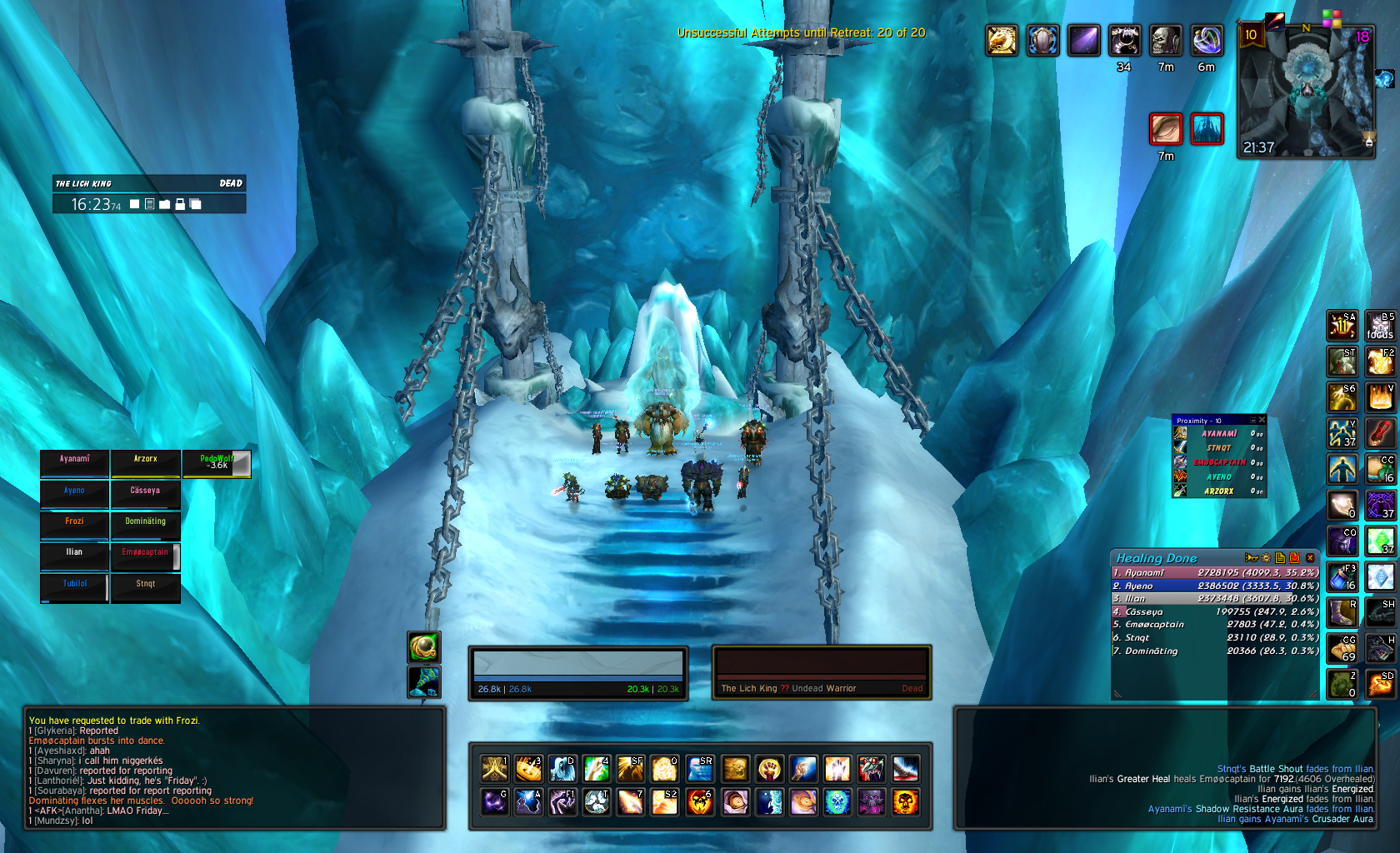
Task: Select Ayeno's row in Healing Done
Action: click(1215, 586)
